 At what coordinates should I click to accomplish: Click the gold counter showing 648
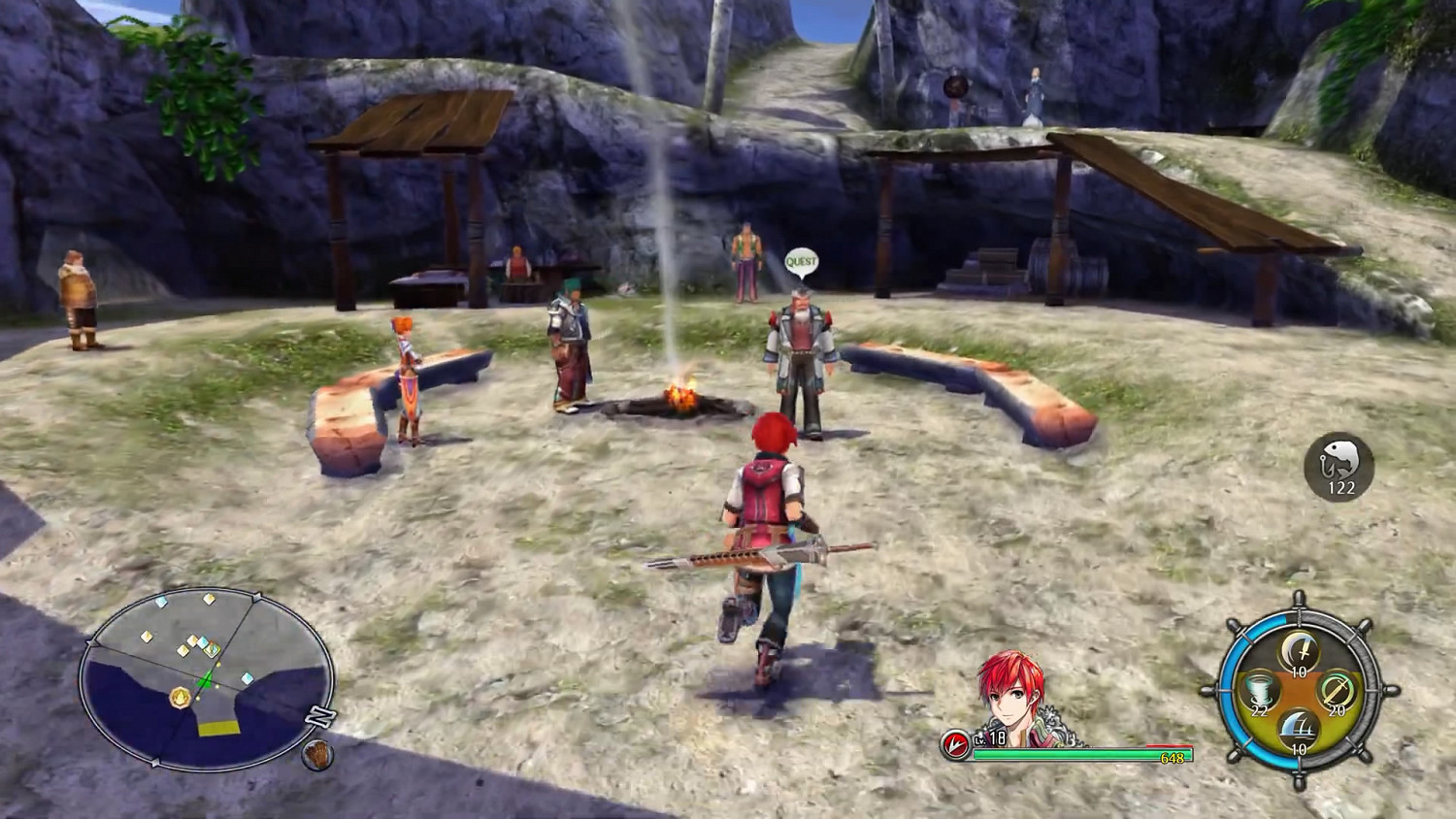coord(1173,756)
